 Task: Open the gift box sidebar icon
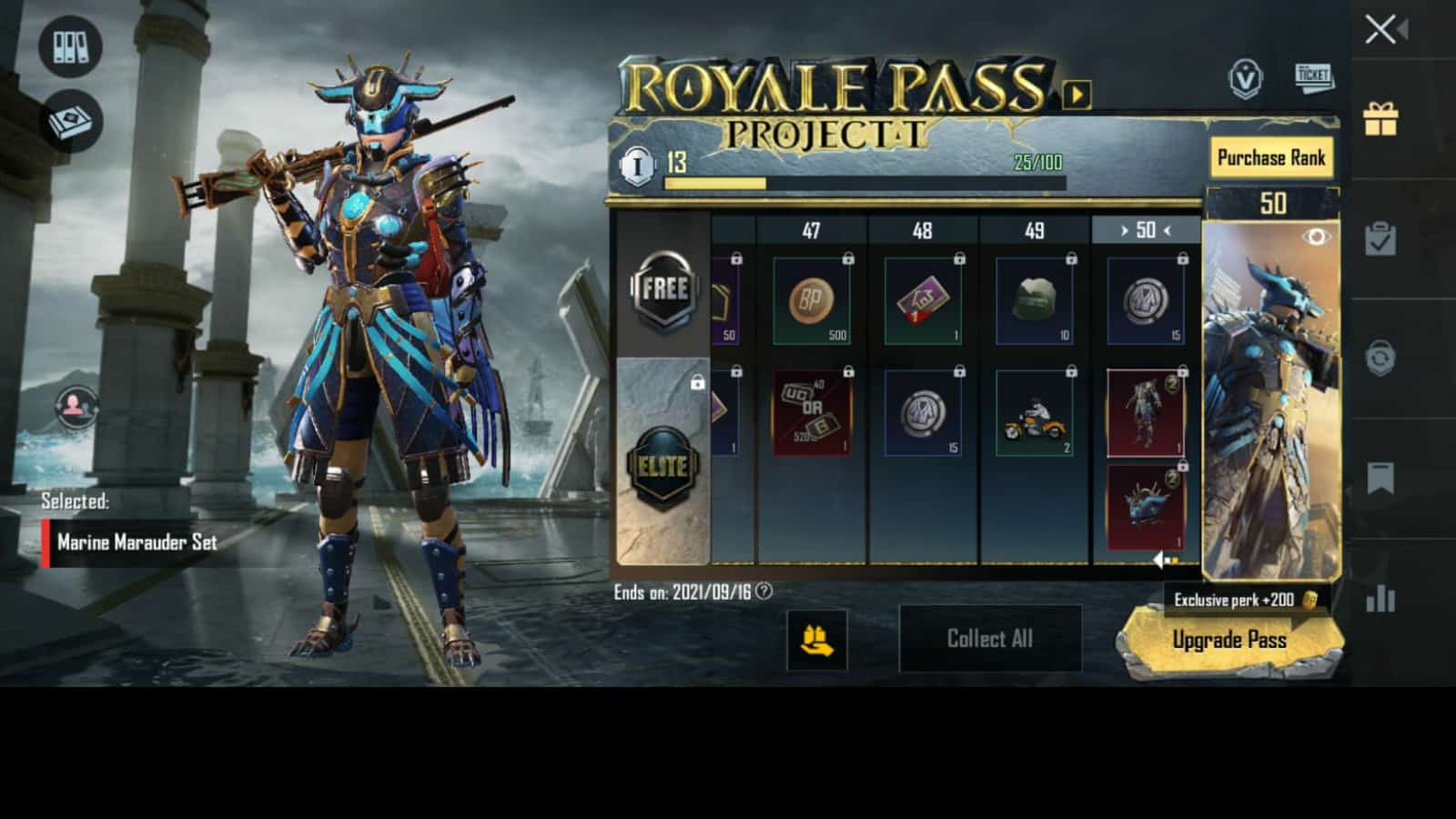1380,118
